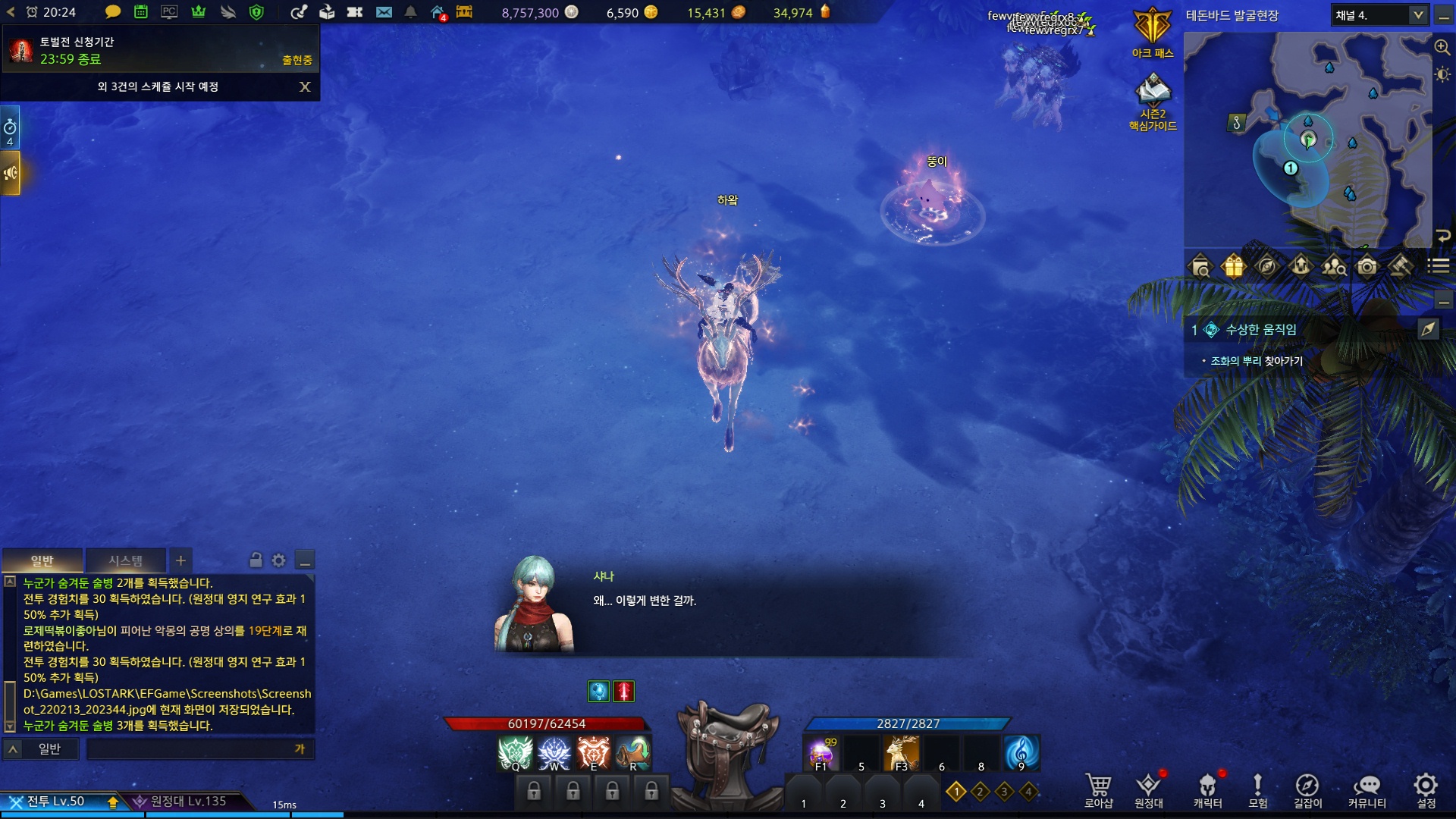Open the 로아샵 shop menu
Image resolution: width=1456 pixels, height=819 pixels.
point(1098,789)
